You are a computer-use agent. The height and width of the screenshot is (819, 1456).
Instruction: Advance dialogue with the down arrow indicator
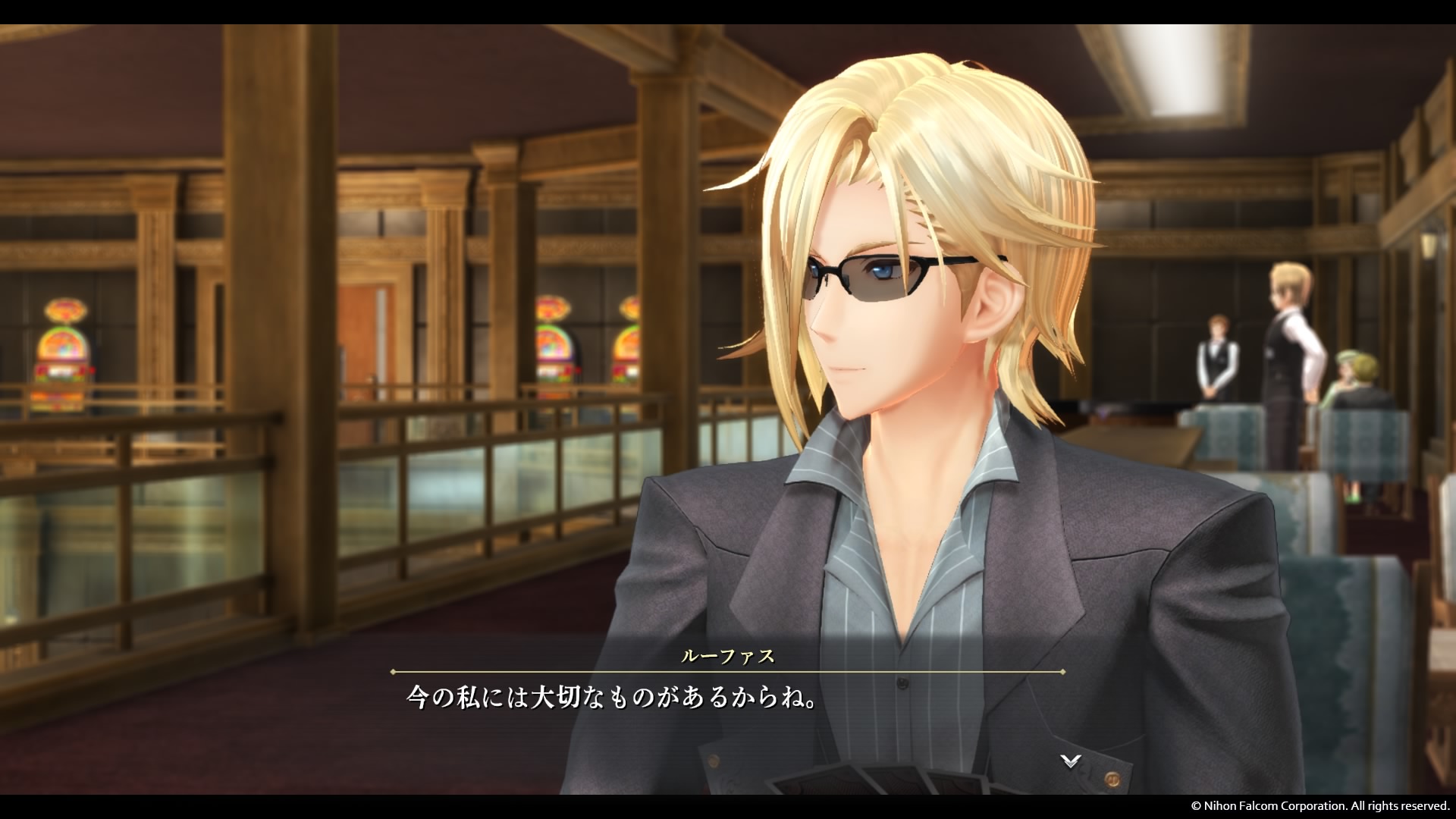click(1070, 761)
